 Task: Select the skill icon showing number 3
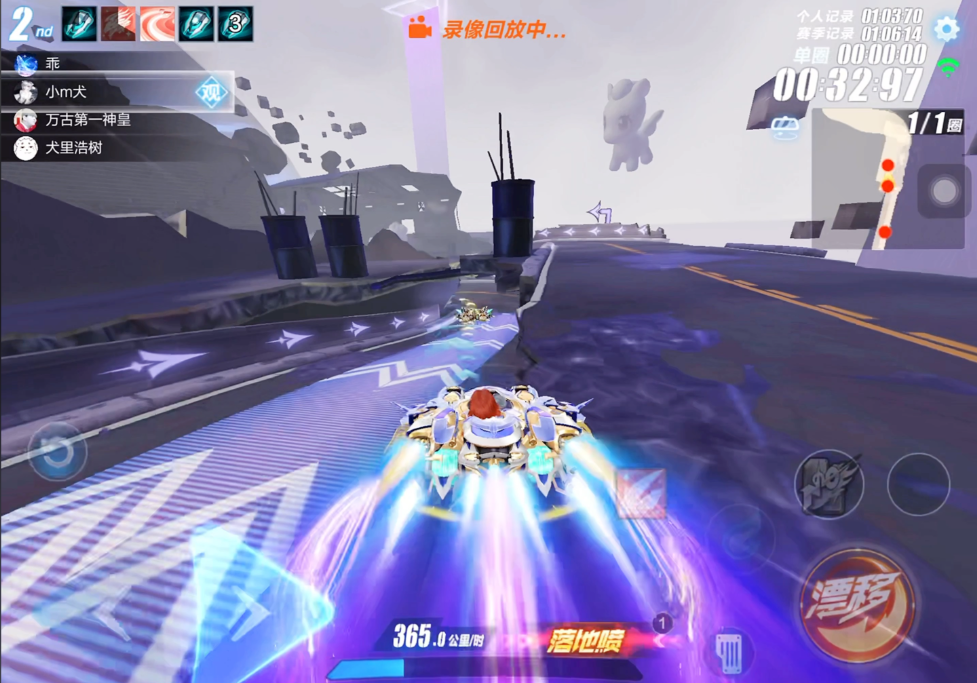(235, 24)
